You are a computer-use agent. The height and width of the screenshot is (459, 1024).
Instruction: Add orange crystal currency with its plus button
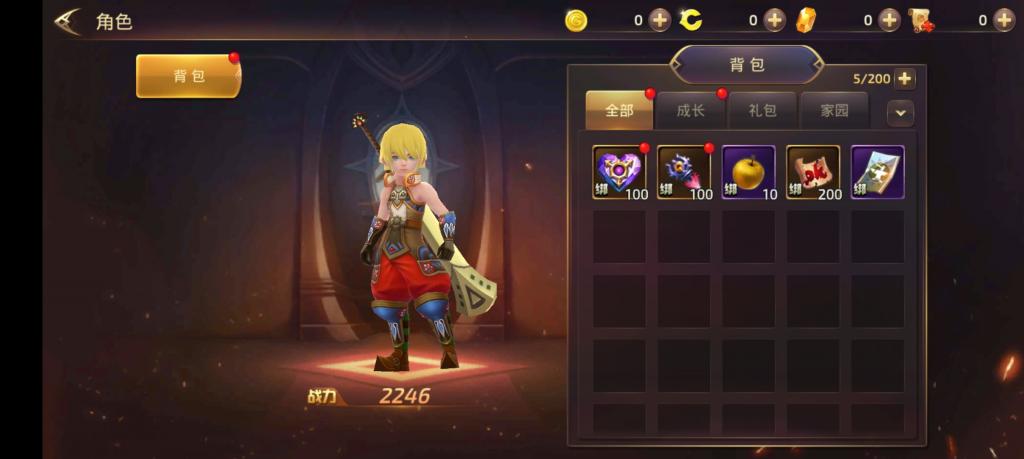(890, 20)
